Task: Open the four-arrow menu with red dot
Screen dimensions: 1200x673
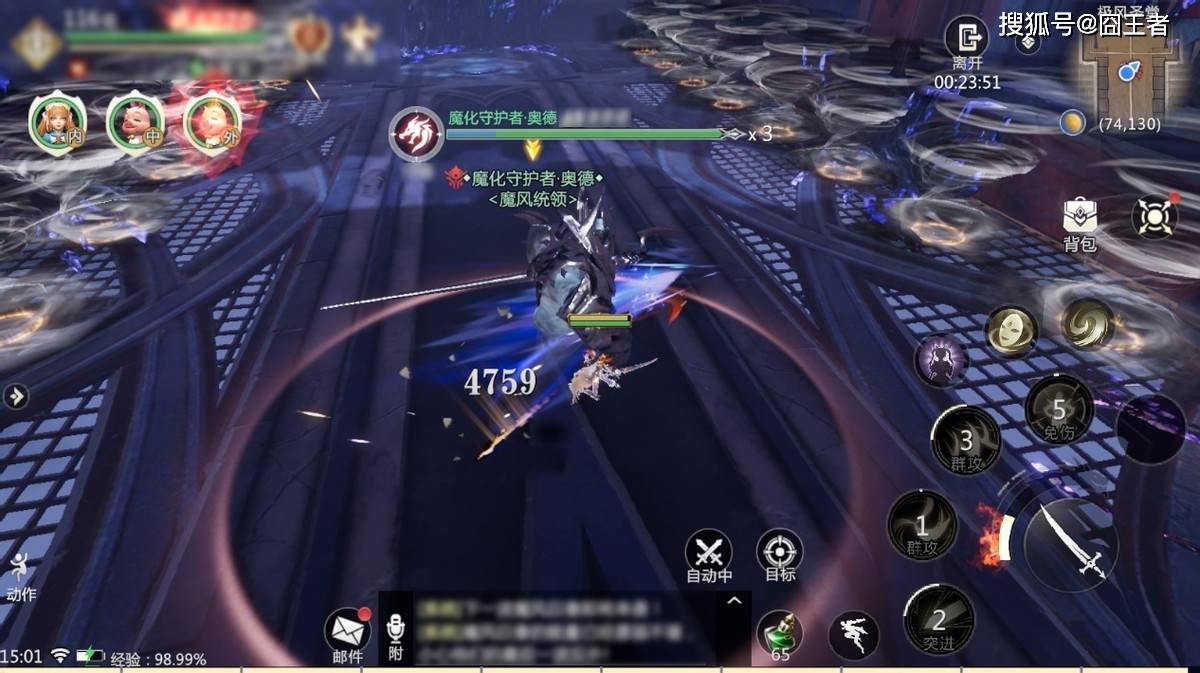Action: pos(1154,216)
